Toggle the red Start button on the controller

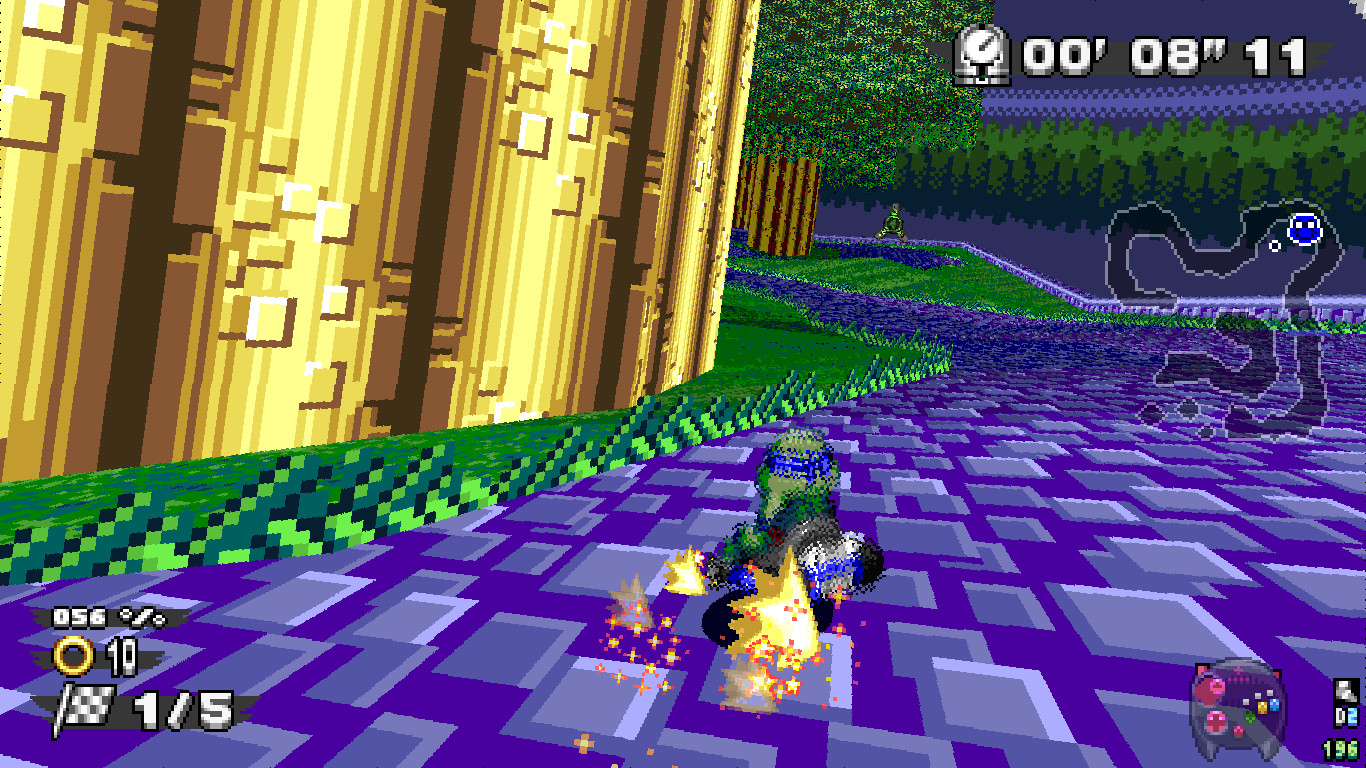coord(1237,731)
